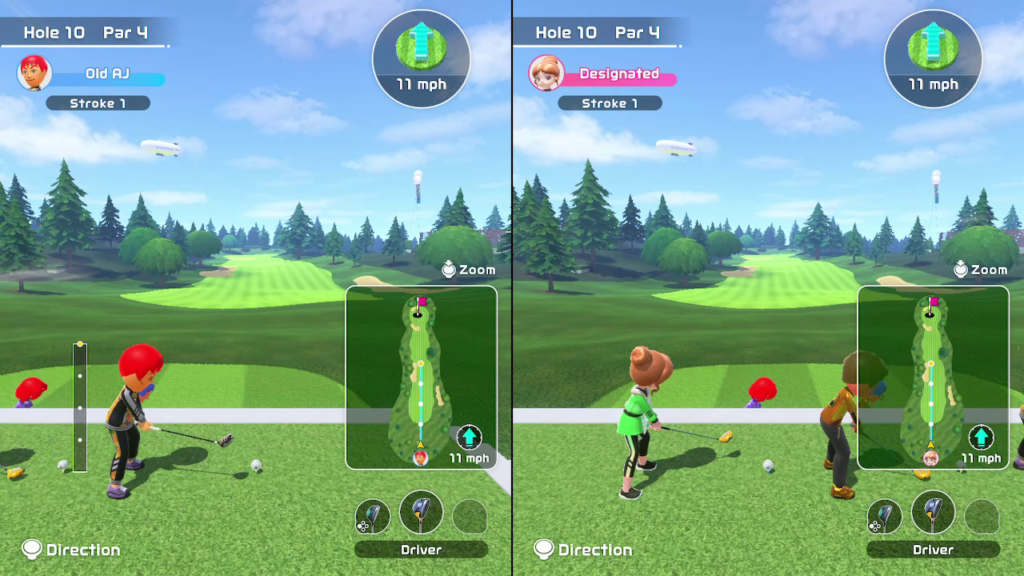1024x576 pixels.
Task: Select the swing power gauge beside Old AJ
Action: click(x=80, y=407)
